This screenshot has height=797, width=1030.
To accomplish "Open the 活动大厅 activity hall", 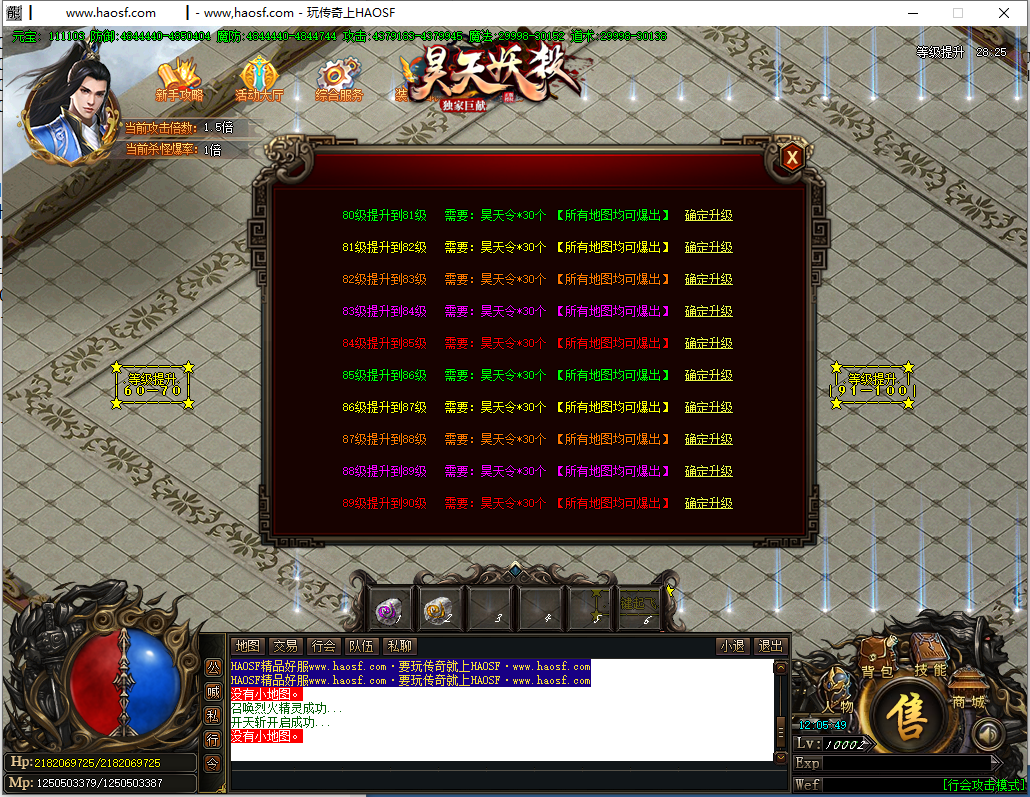I will [x=259, y=81].
